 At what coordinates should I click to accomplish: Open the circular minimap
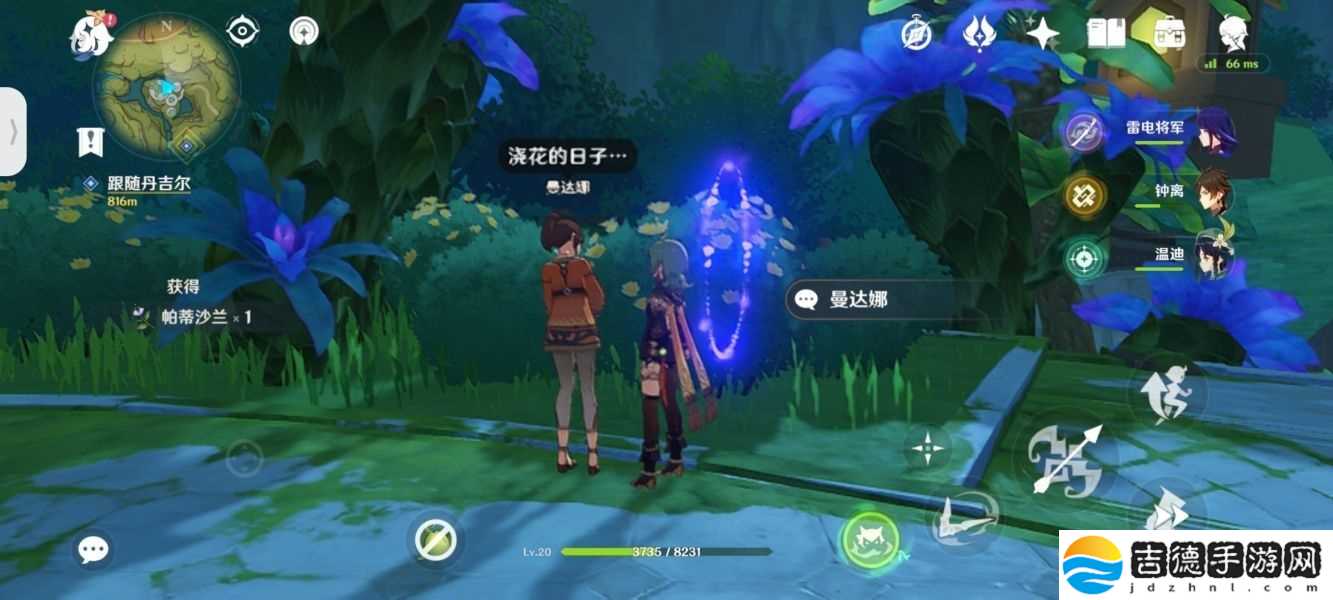[166, 86]
